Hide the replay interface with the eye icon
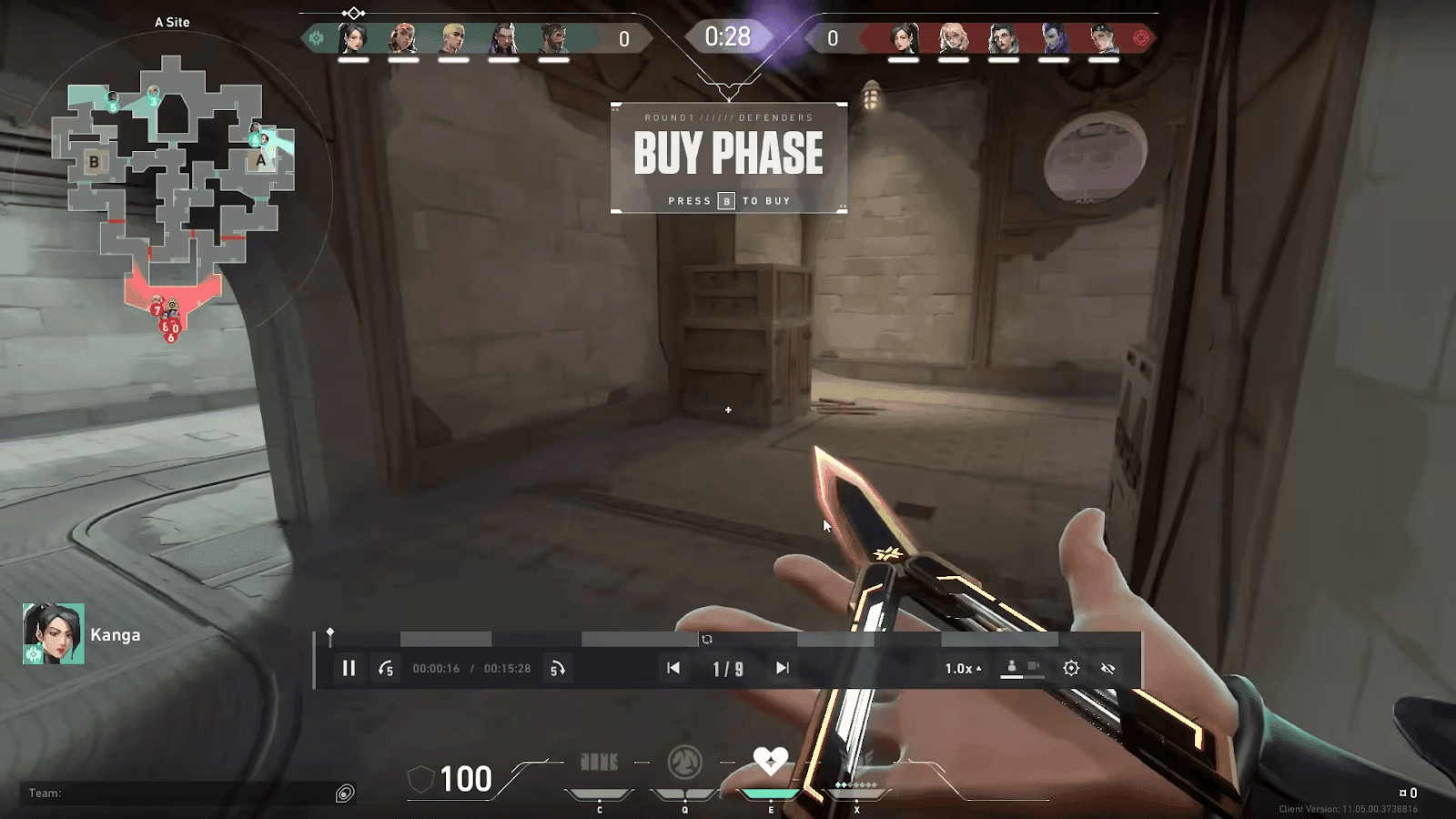This screenshot has width=1456, height=819. coord(1107,668)
